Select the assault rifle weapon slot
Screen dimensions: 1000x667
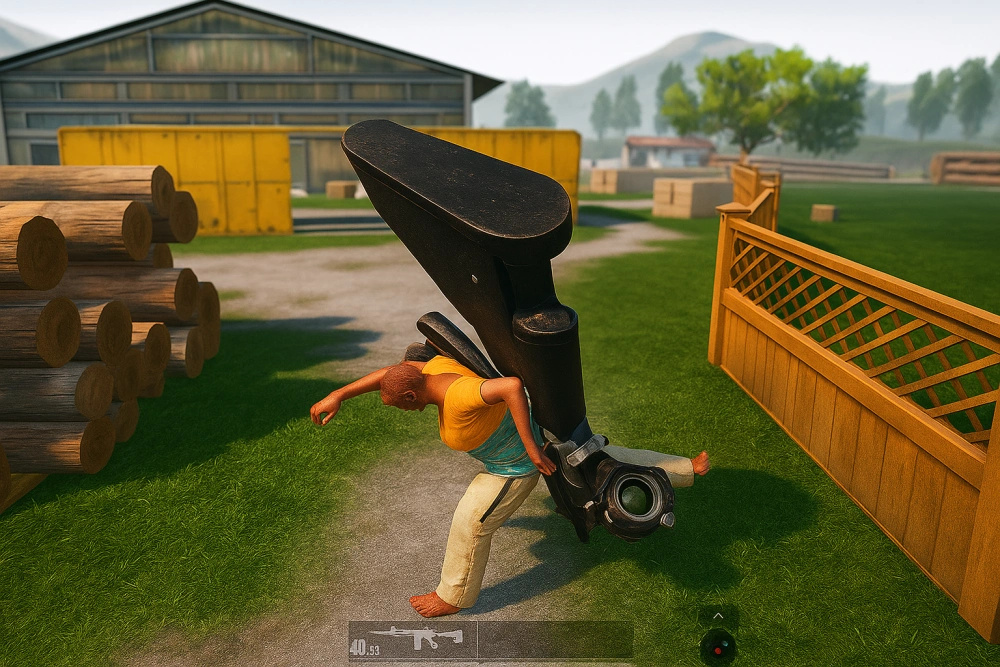tap(412, 640)
